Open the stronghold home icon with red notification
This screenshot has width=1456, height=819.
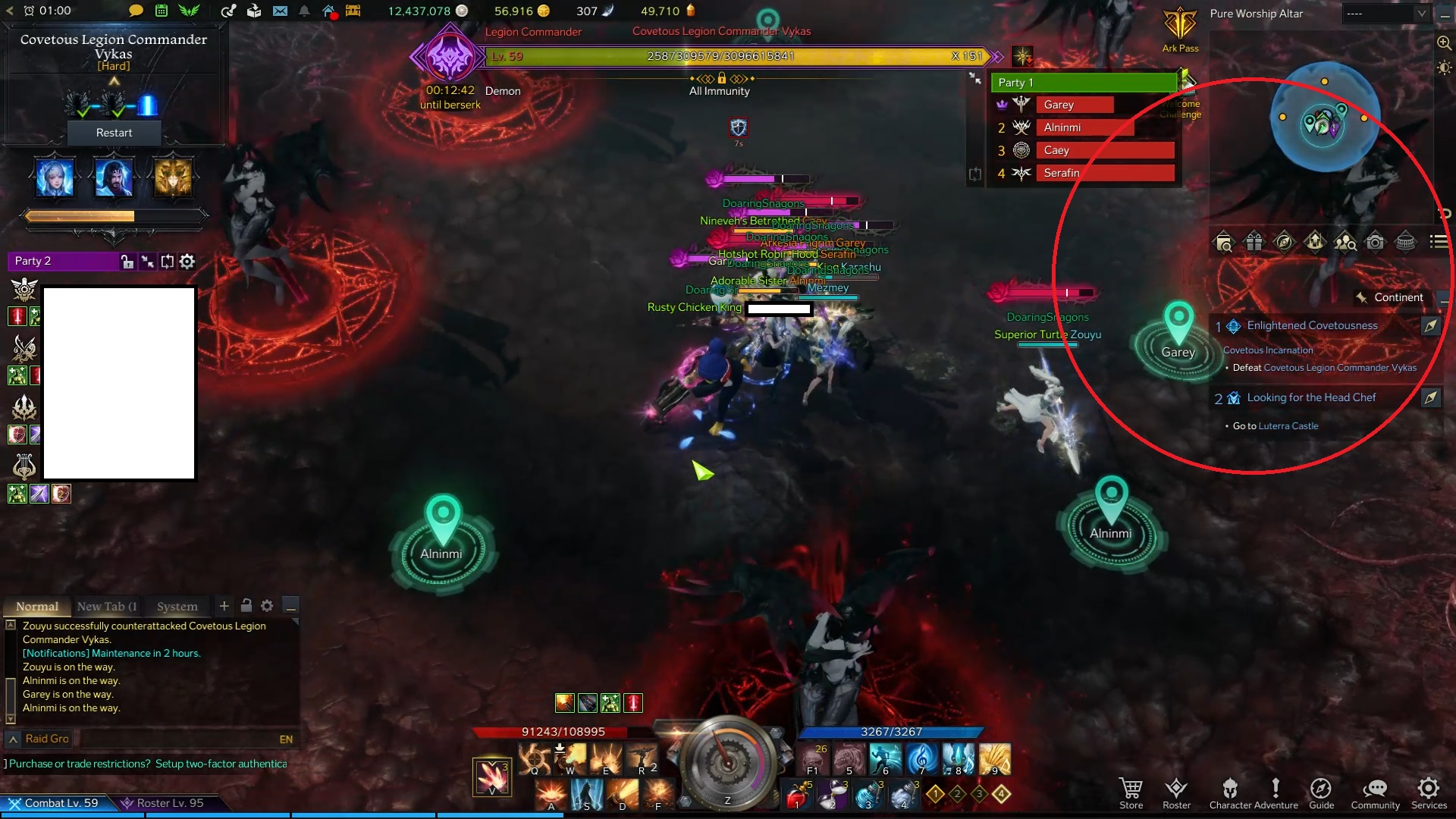coord(328,11)
